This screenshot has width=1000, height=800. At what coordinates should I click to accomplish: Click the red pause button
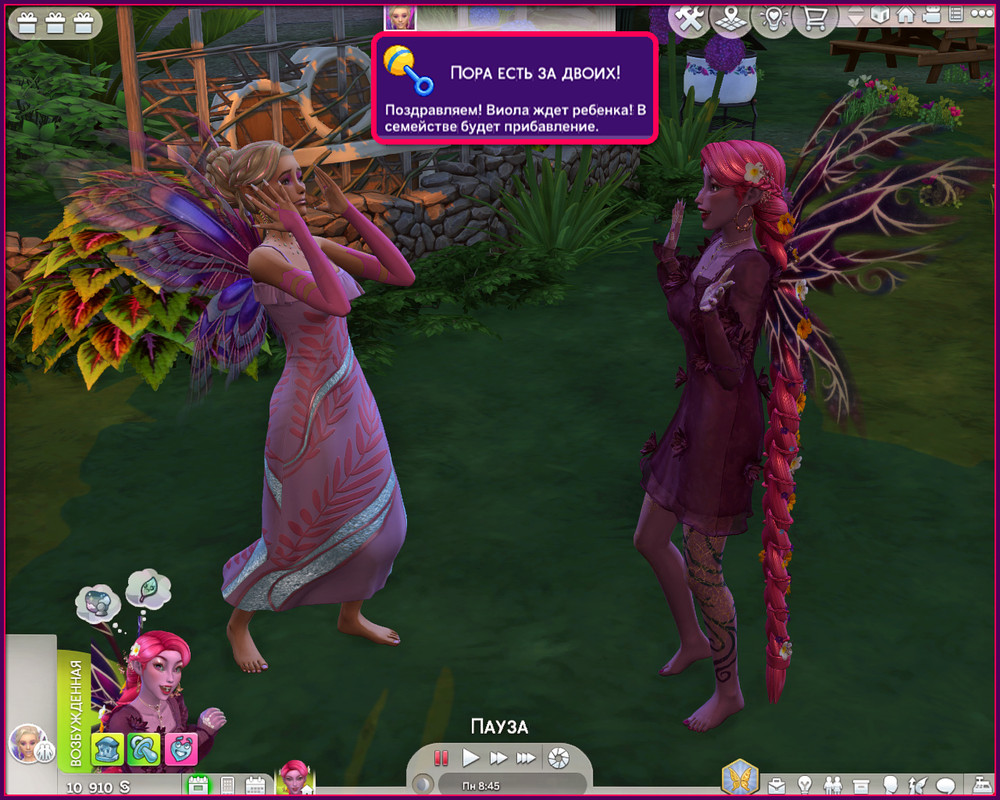[x=441, y=758]
